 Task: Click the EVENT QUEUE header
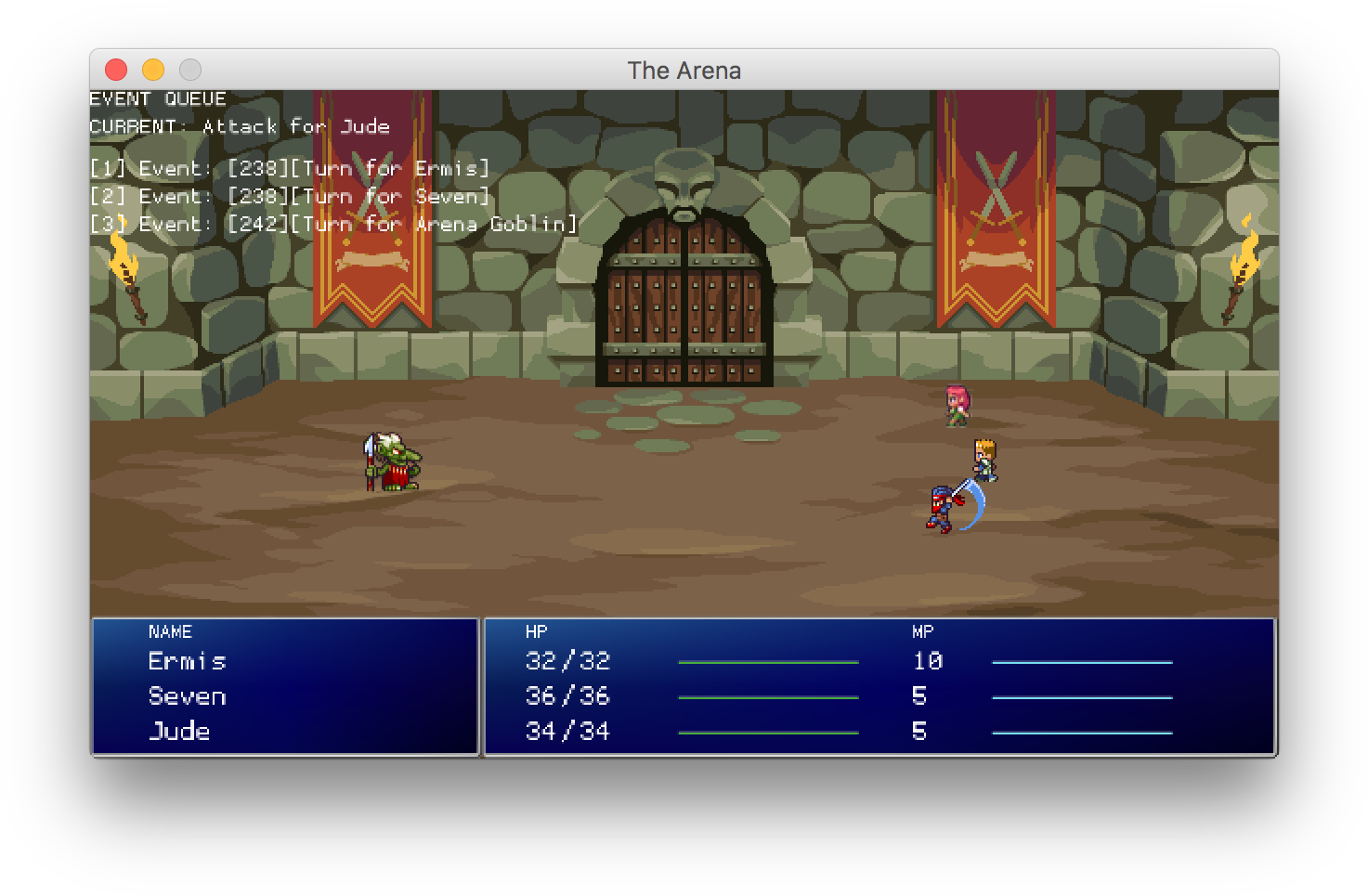pyautogui.click(x=157, y=98)
